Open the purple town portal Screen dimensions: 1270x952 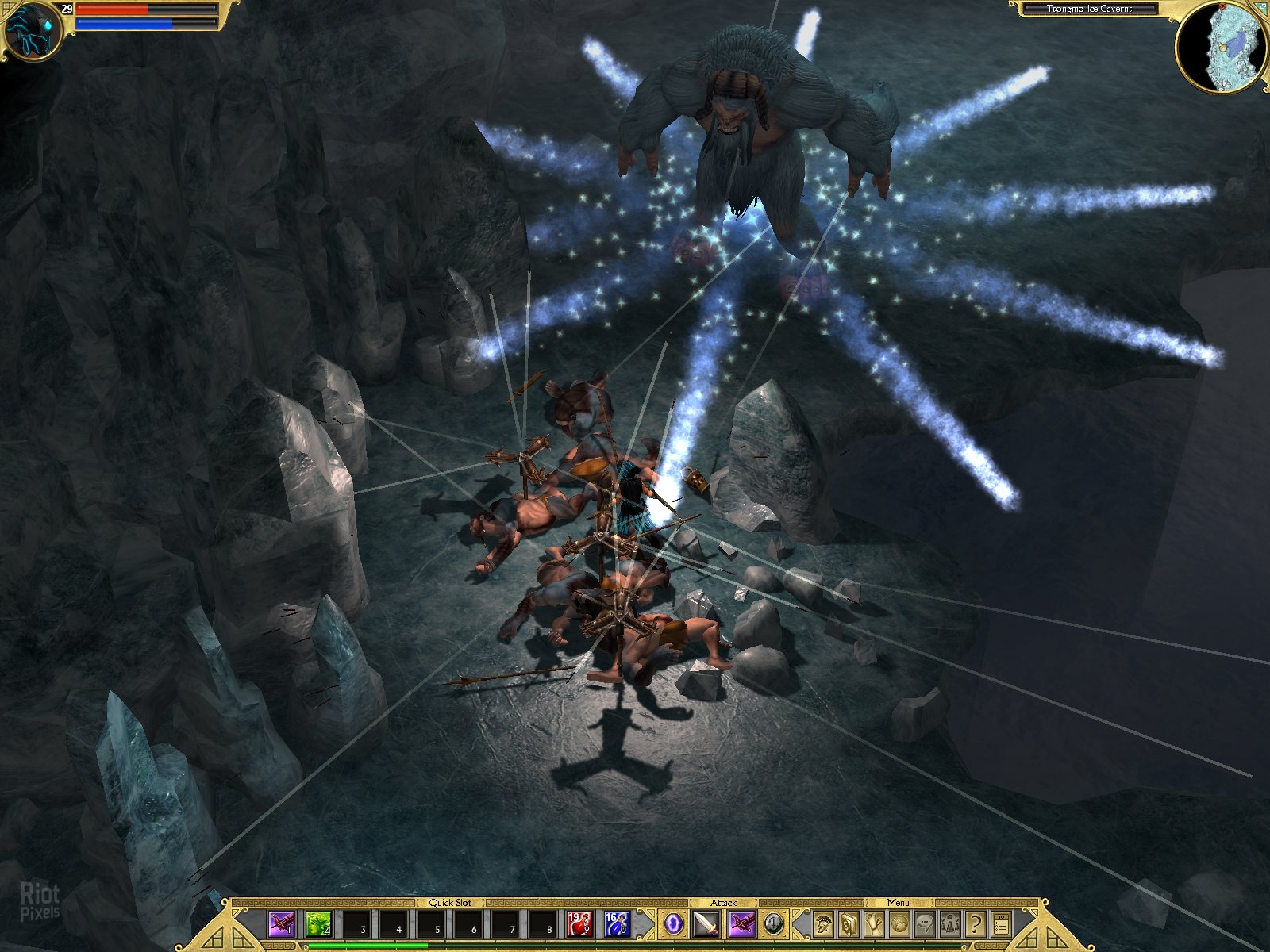click(x=673, y=923)
